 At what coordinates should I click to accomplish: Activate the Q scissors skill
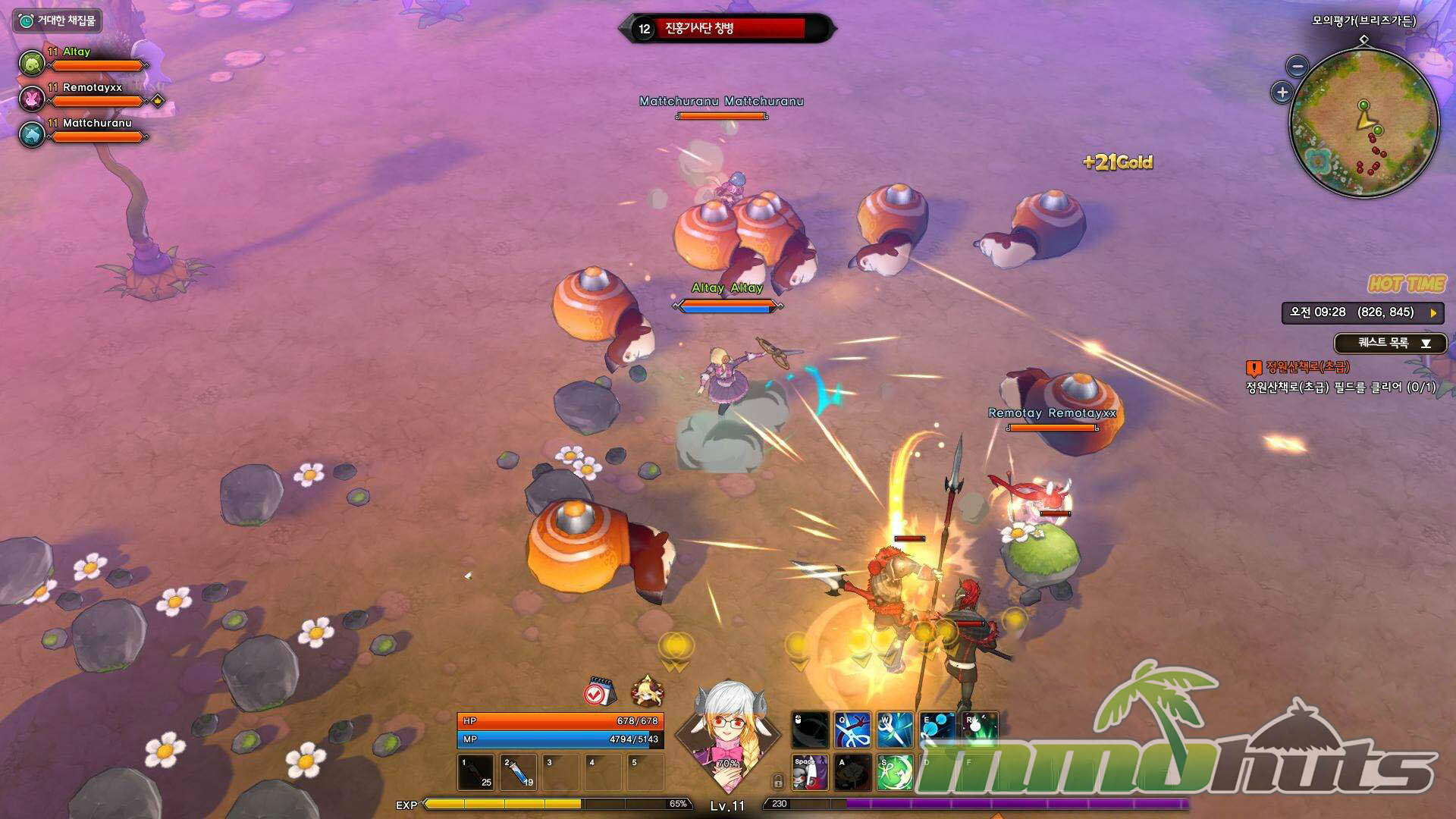click(x=852, y=730)
